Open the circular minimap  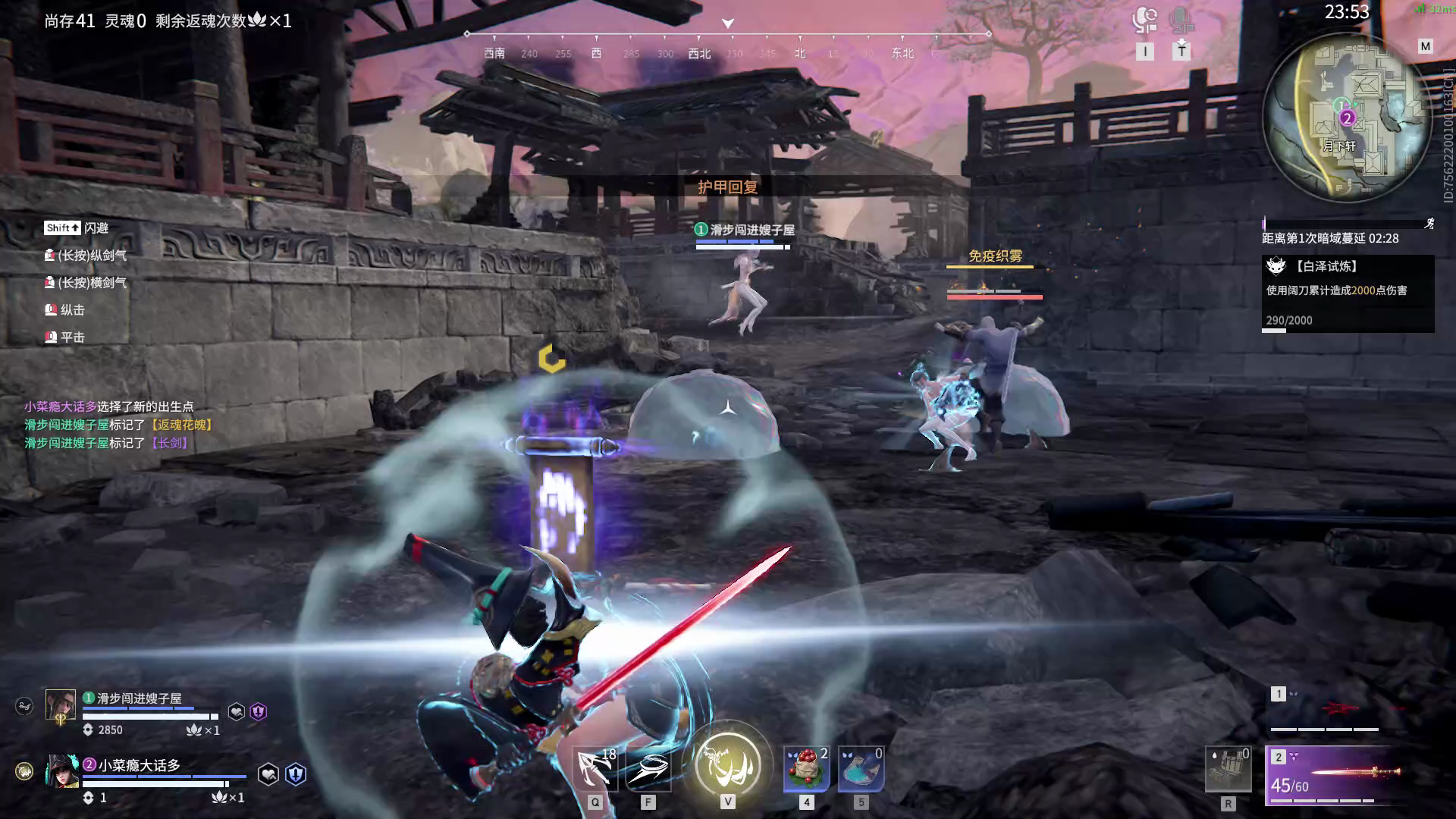tap(1347, 118)
